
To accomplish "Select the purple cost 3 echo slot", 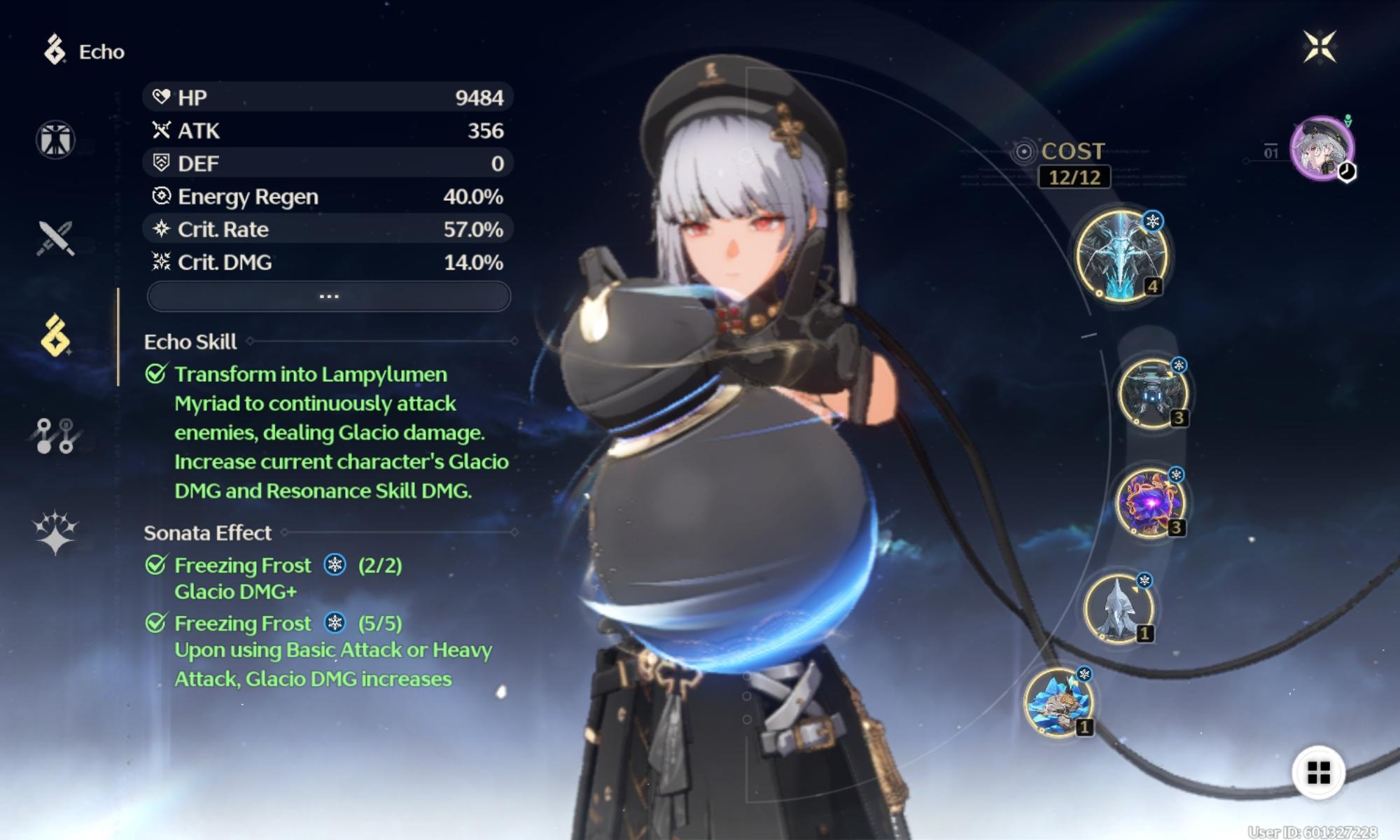I will pyautogui.click(x=1149, y=503).
